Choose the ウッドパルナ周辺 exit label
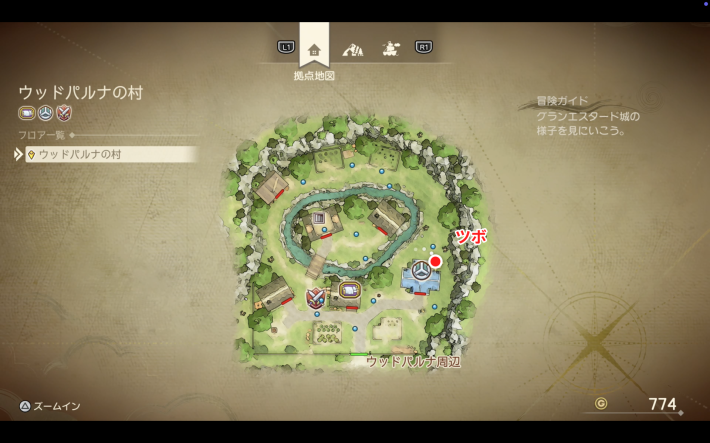Image resolution: width=710 pixels, height=443 pixels. [413, 362]
